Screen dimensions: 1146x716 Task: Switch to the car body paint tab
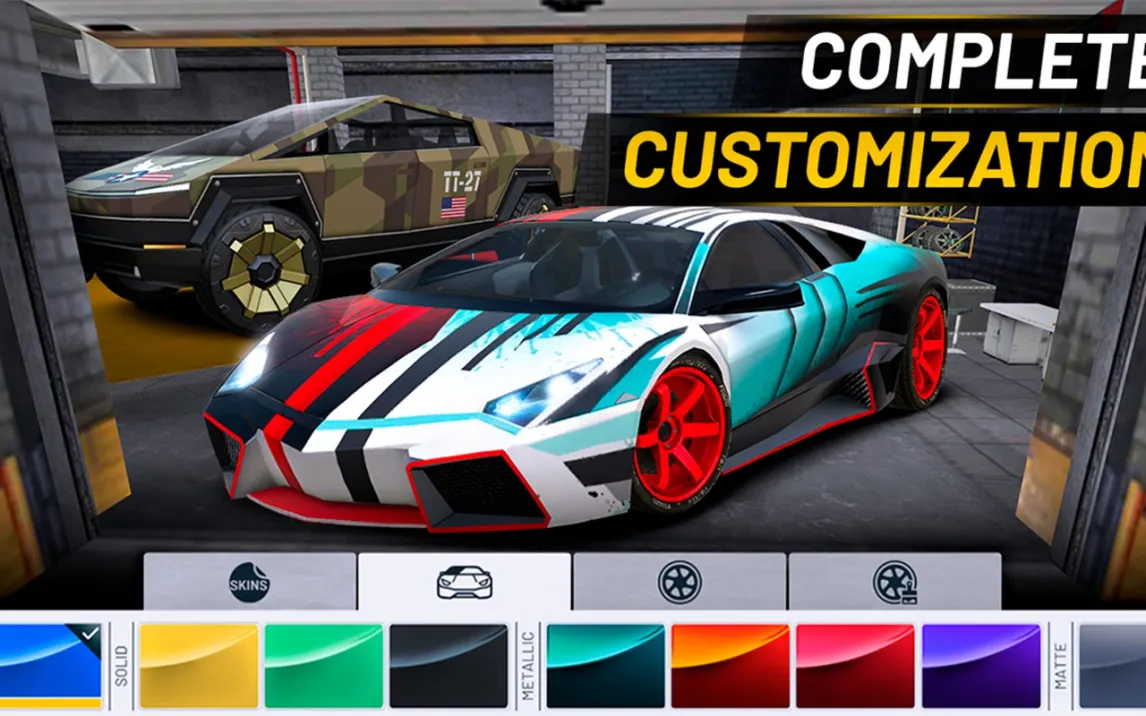(x=465, y=581)
